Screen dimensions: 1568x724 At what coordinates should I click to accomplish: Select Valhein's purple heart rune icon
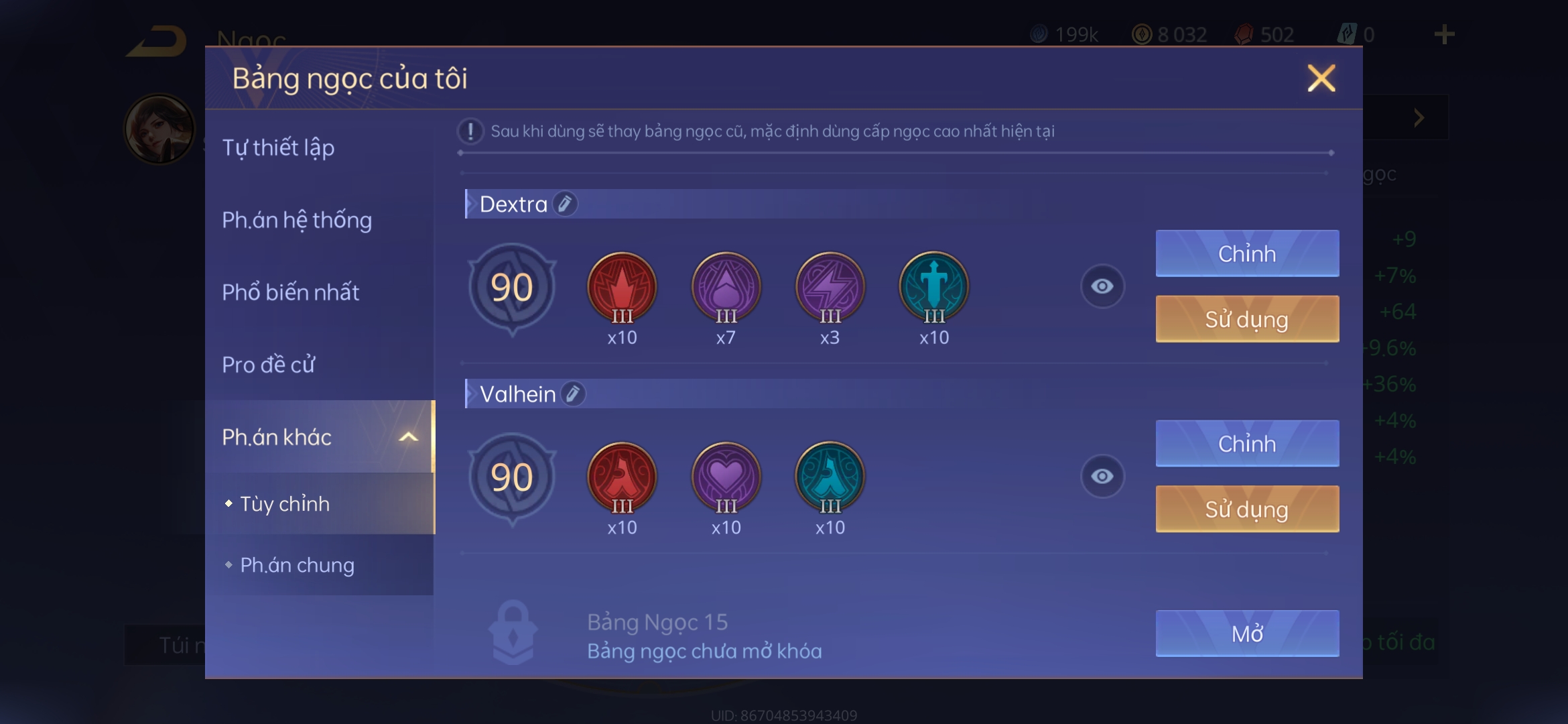click(726, 477)
